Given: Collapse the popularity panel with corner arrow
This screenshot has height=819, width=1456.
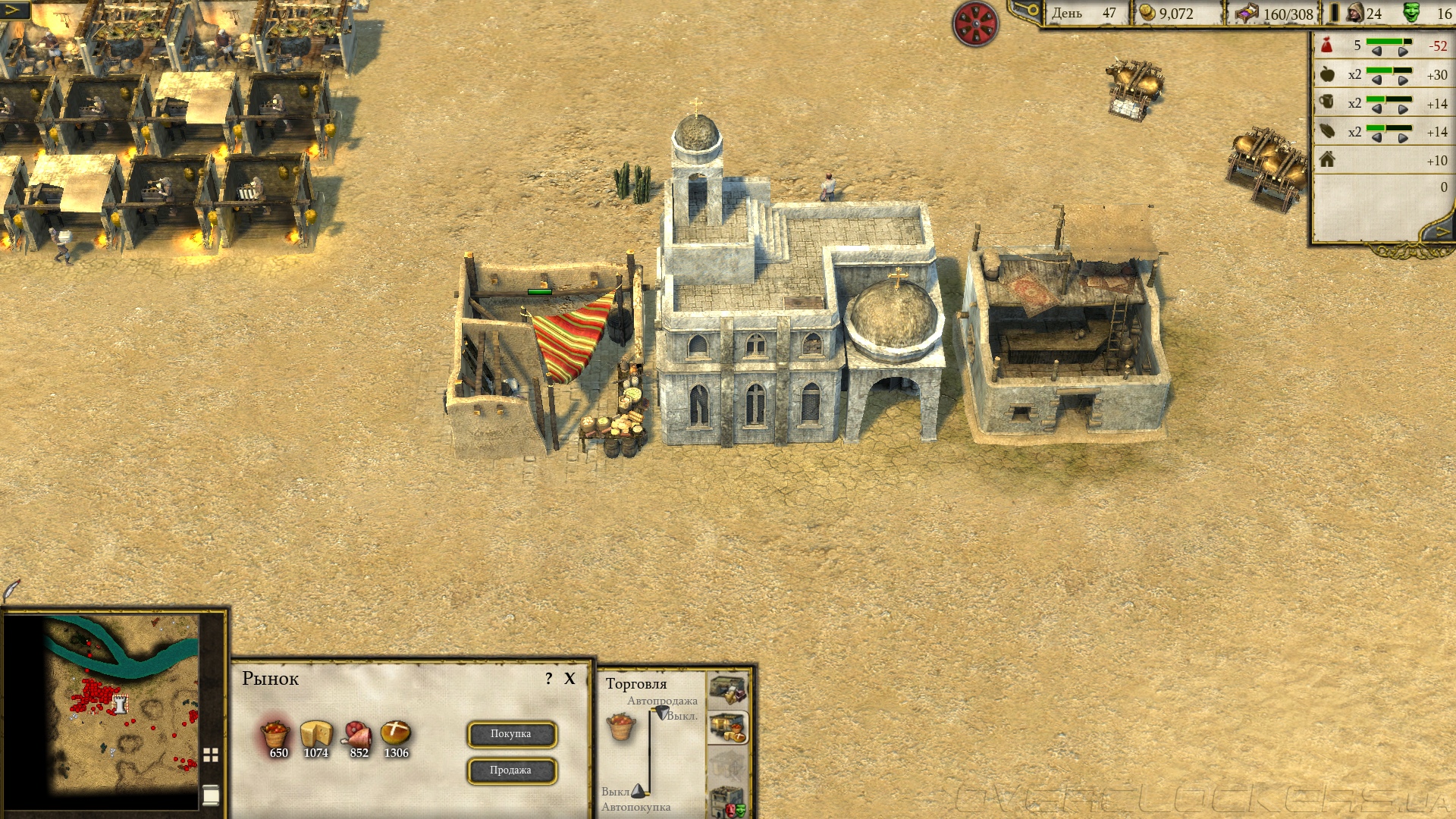Looking at the screenshot, I should click(x=1440, y=231).
